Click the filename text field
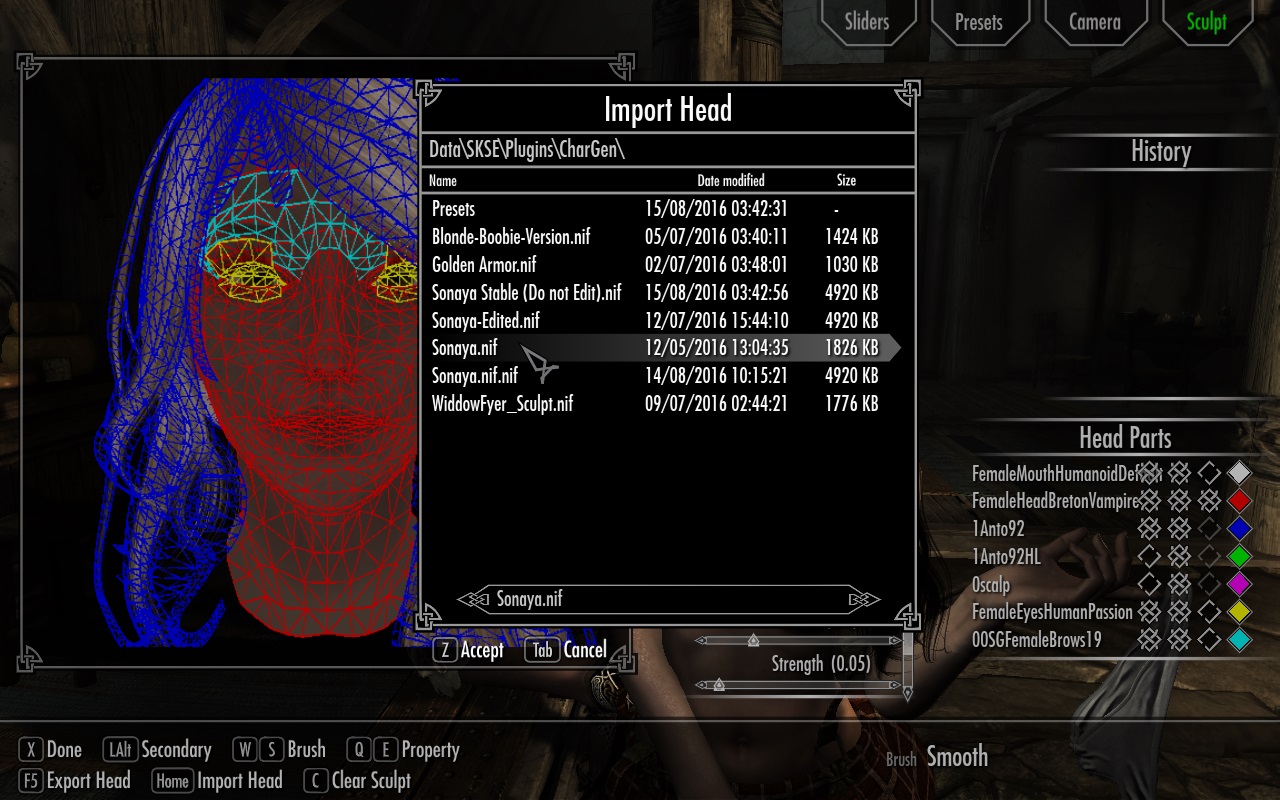 pyautogui.click(x=668, y=599)
